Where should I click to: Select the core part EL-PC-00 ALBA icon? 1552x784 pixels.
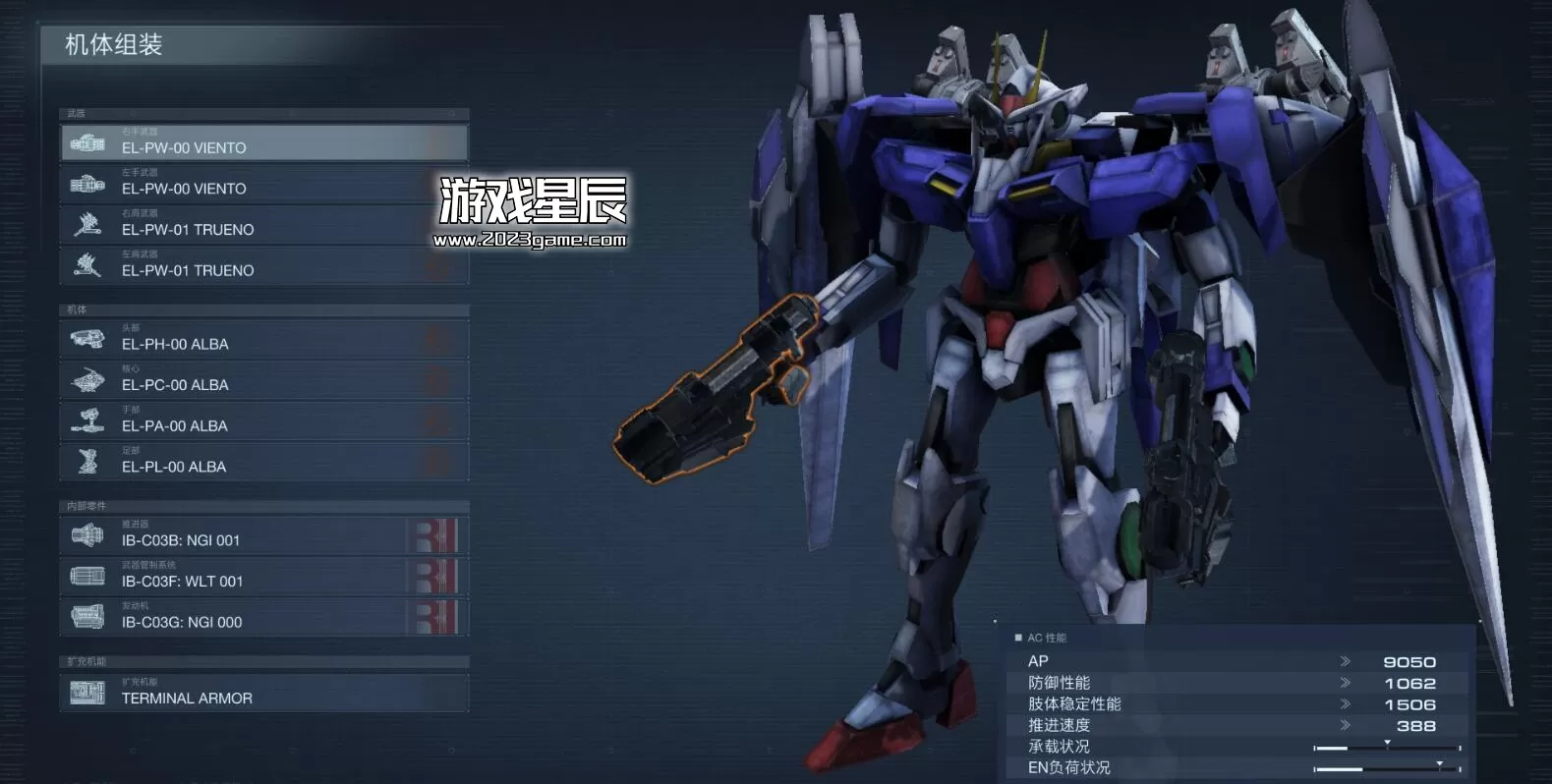tap(88, 379)
